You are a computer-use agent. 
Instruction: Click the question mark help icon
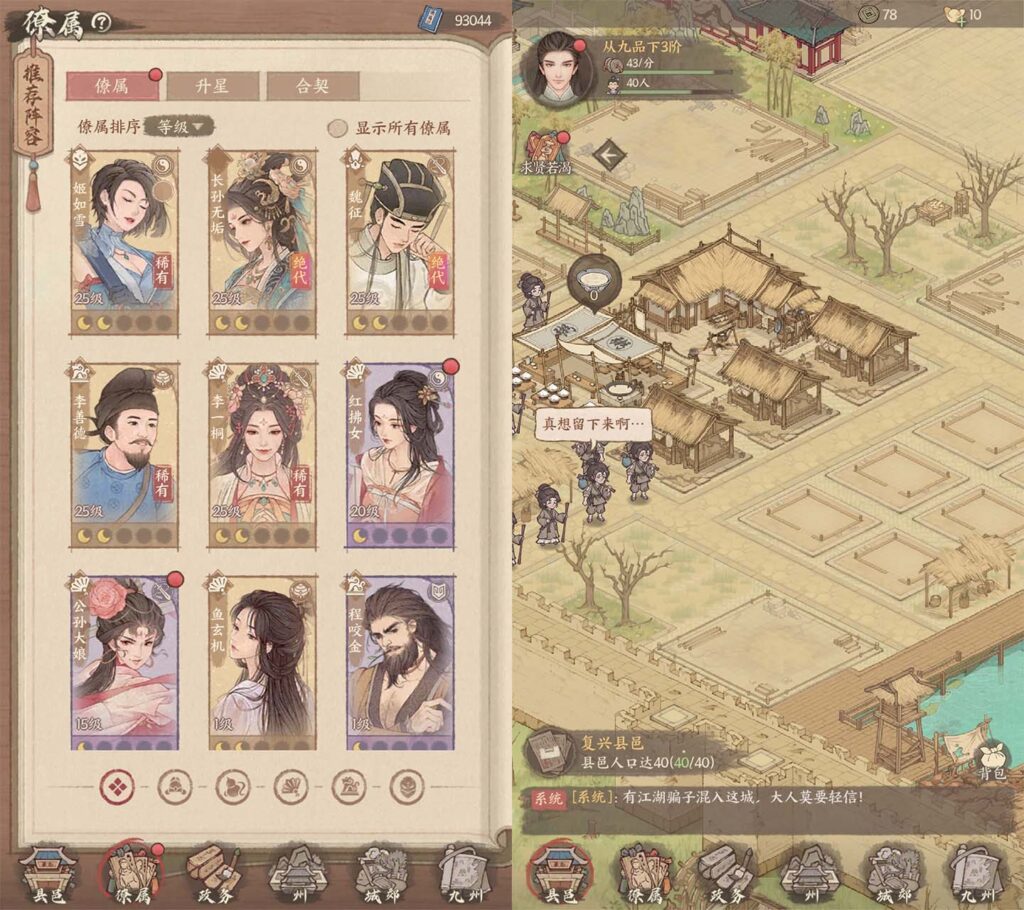(x=100, y=22)
